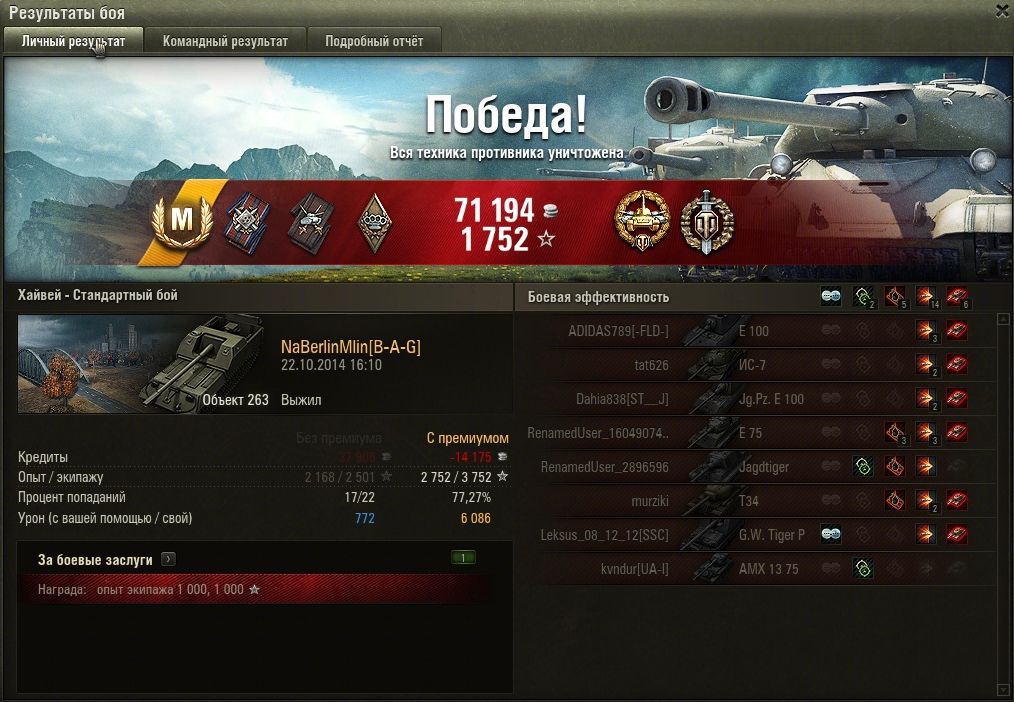
Task: Click the brass knuckles diamond medal
Action: click(375, 221)
